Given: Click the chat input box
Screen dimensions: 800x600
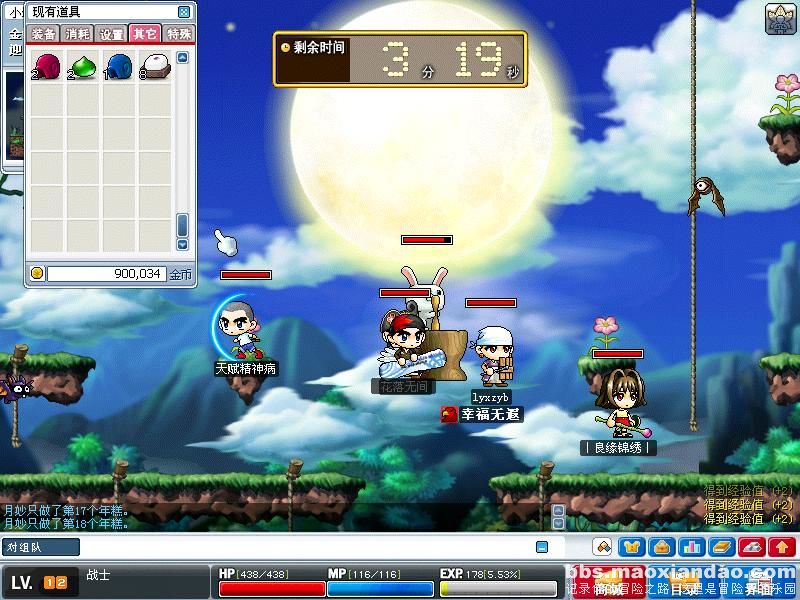Looking at the screenshot, I should click(x=300, y=547).
